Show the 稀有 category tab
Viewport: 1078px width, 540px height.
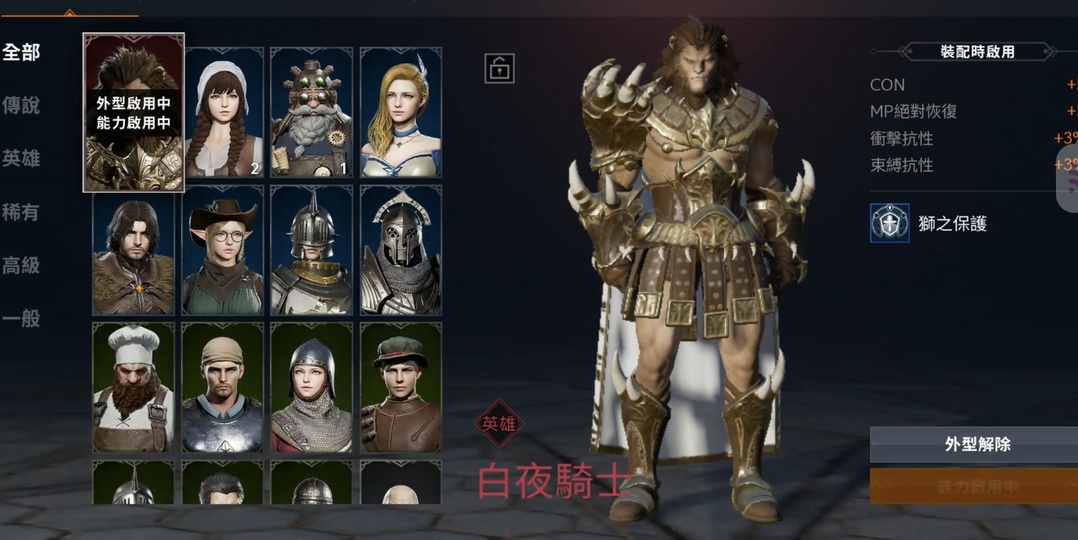pyautogui.click(x=21, y=212)
